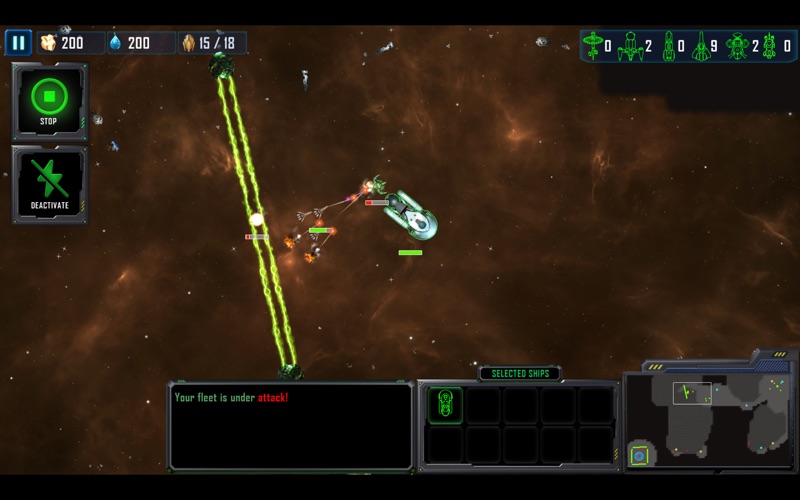Click the blue circle base marker on minimap
The image size is (800, 500).
coord(640,457)
